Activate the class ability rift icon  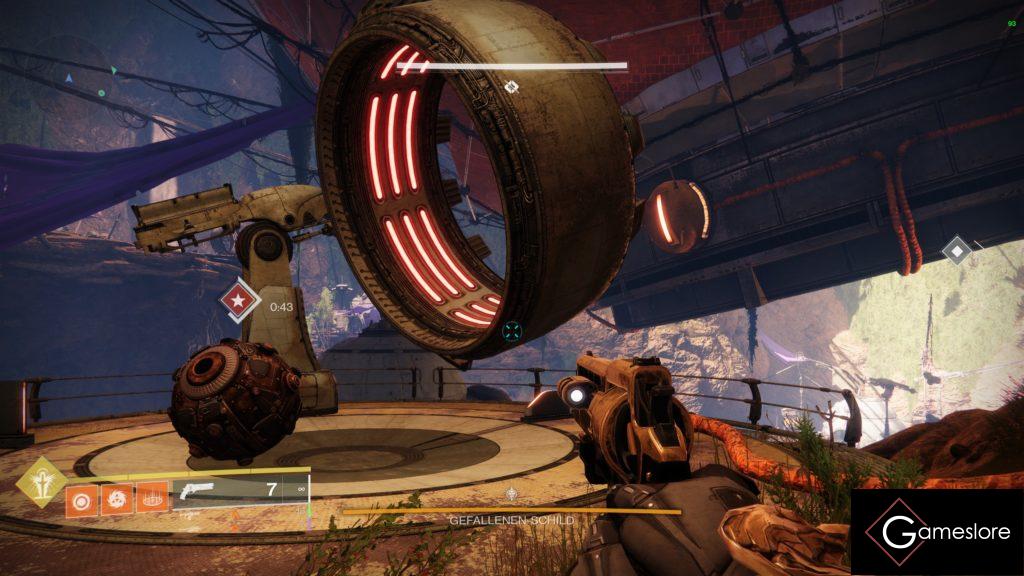click(x=151, y=497)
